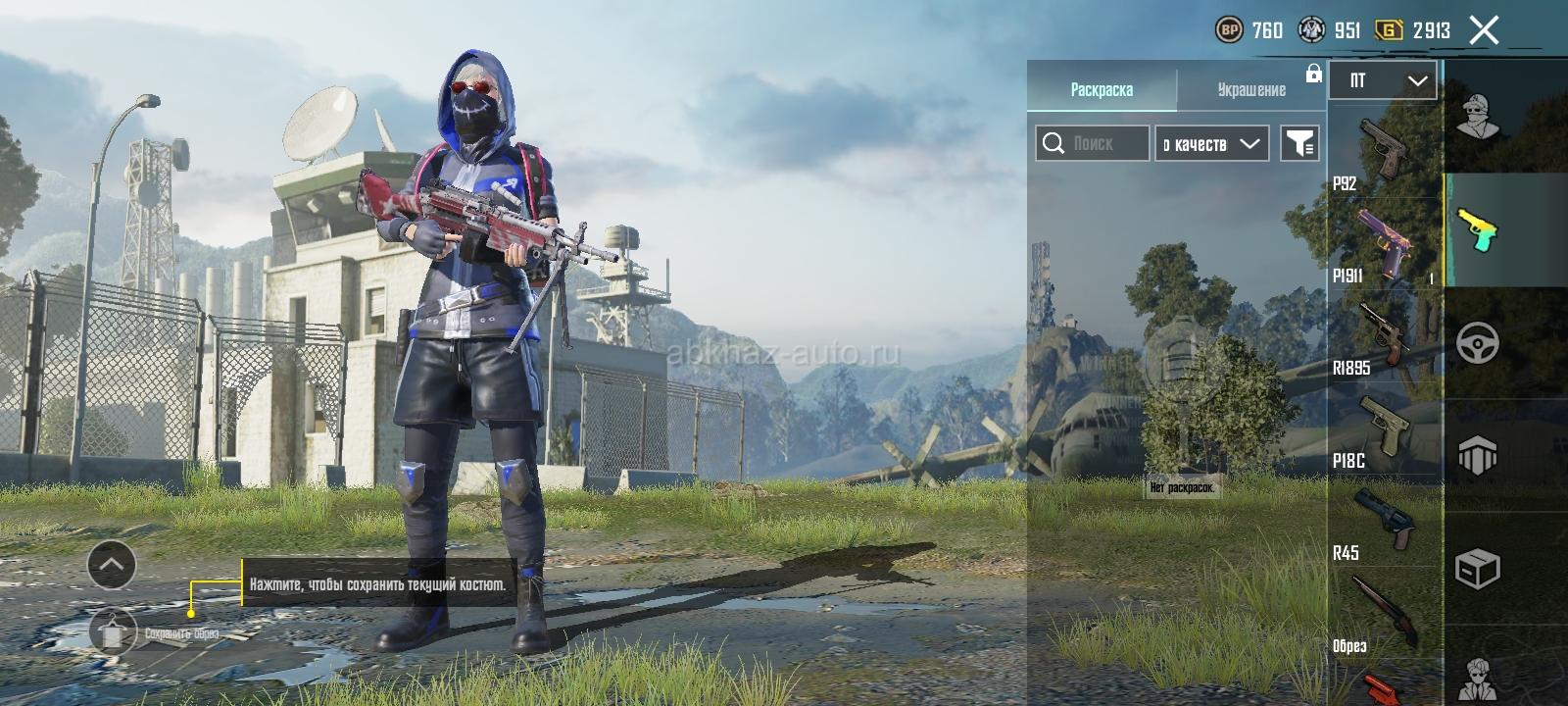Open the ПТ weapon type dropdown

click(x=1383, y=80)
